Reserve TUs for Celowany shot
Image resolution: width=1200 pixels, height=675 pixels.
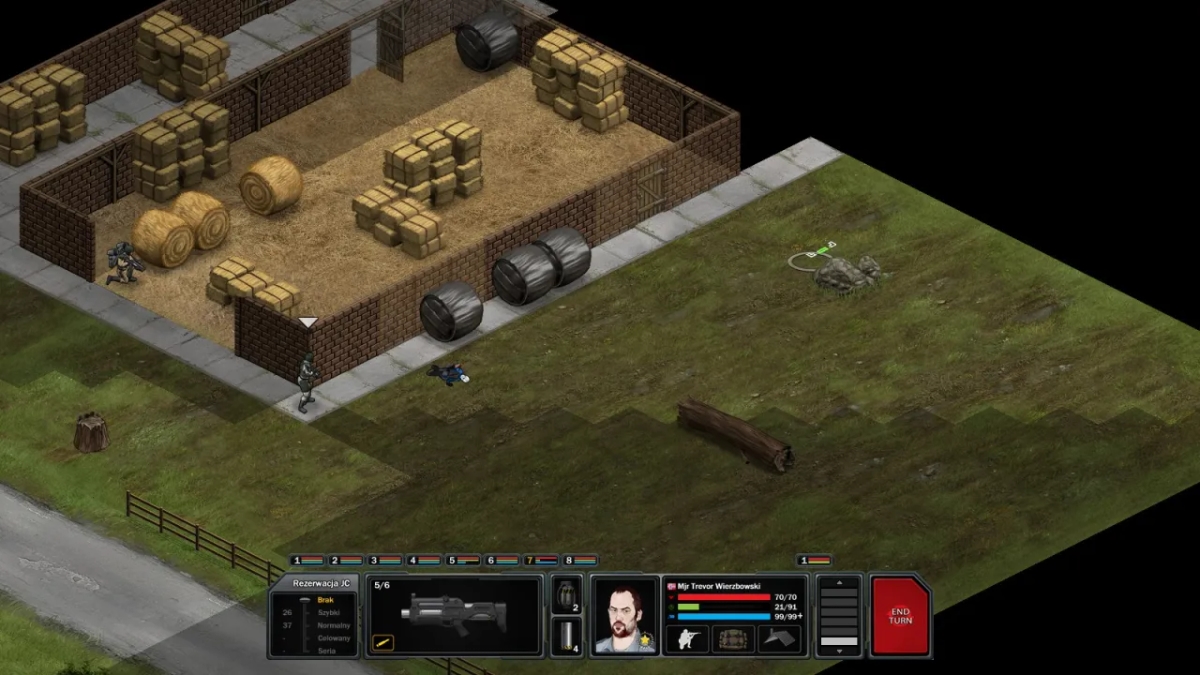[x=333, y=638]
